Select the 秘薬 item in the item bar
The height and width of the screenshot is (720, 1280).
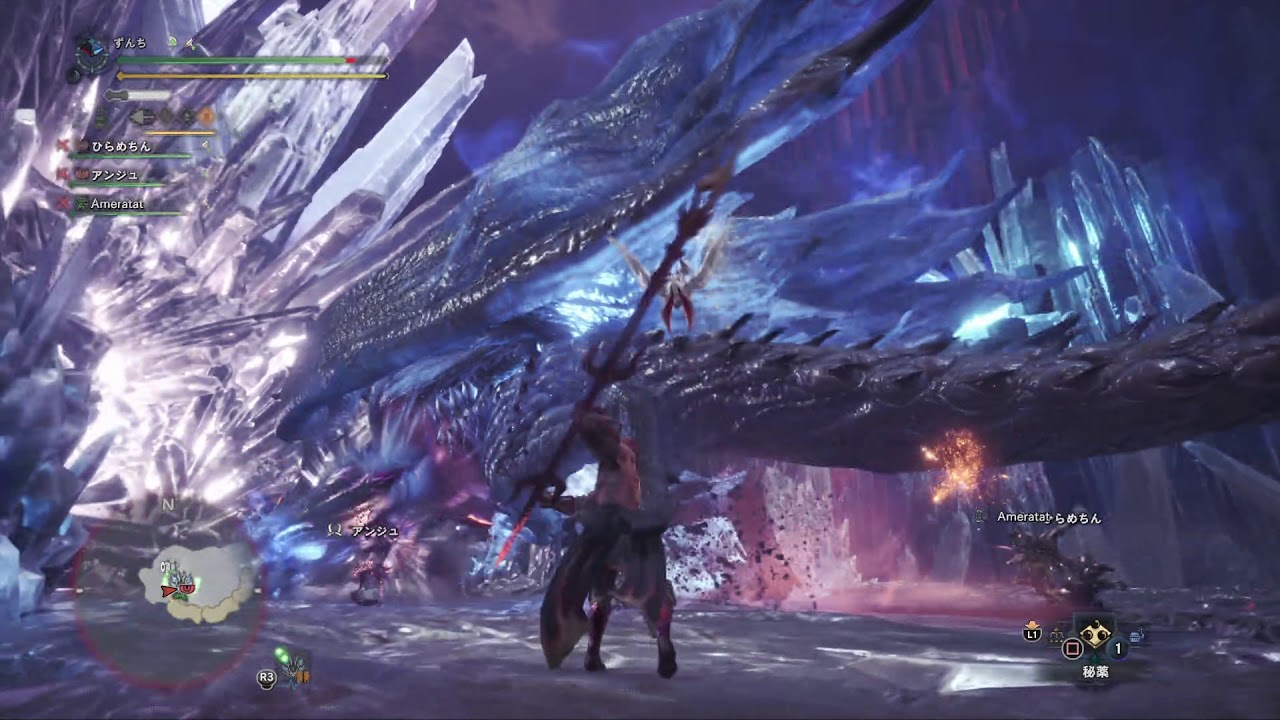point(1093,634)
